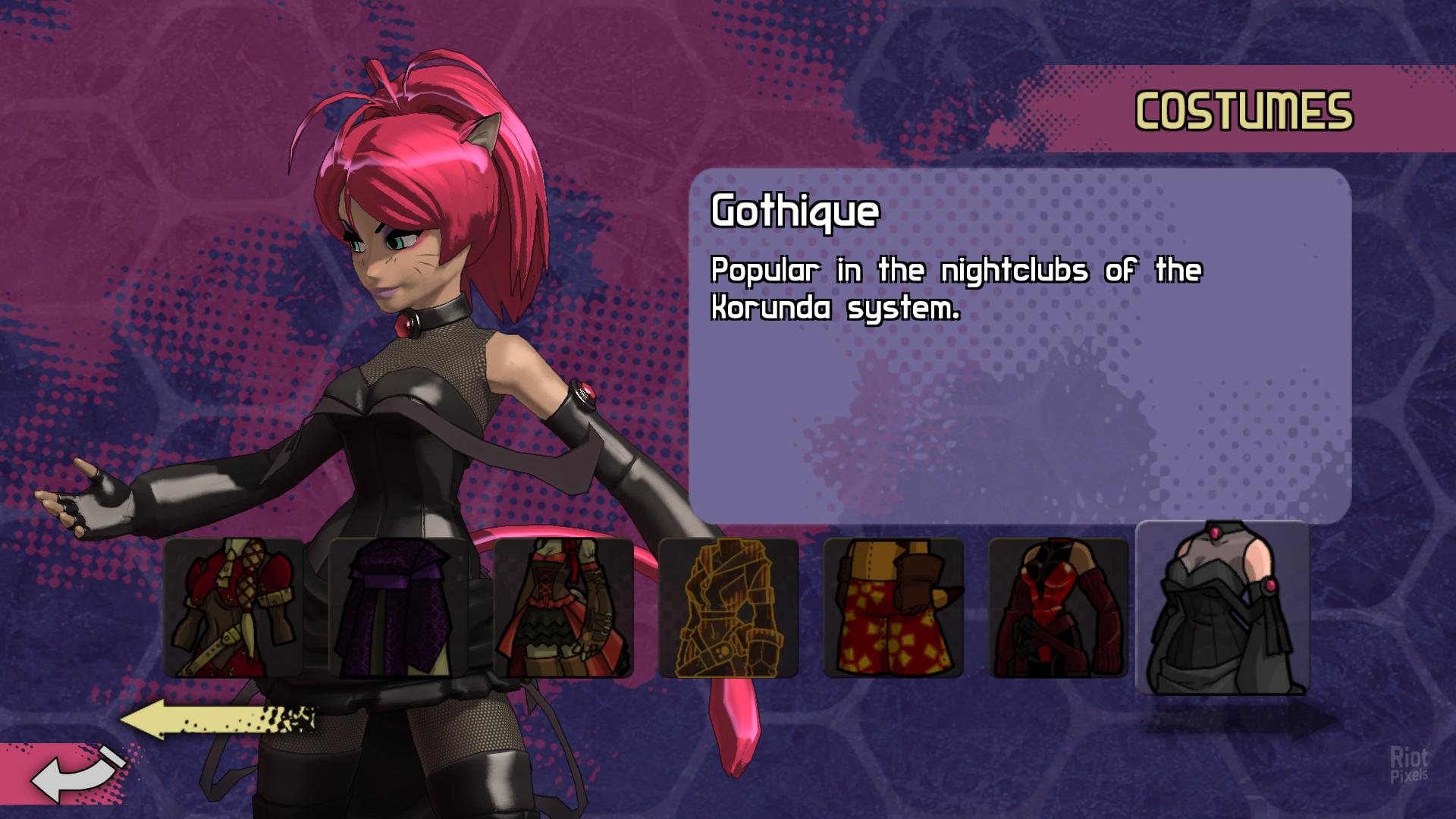Select the red bodysuit with long gloves

coord(1059,607)
